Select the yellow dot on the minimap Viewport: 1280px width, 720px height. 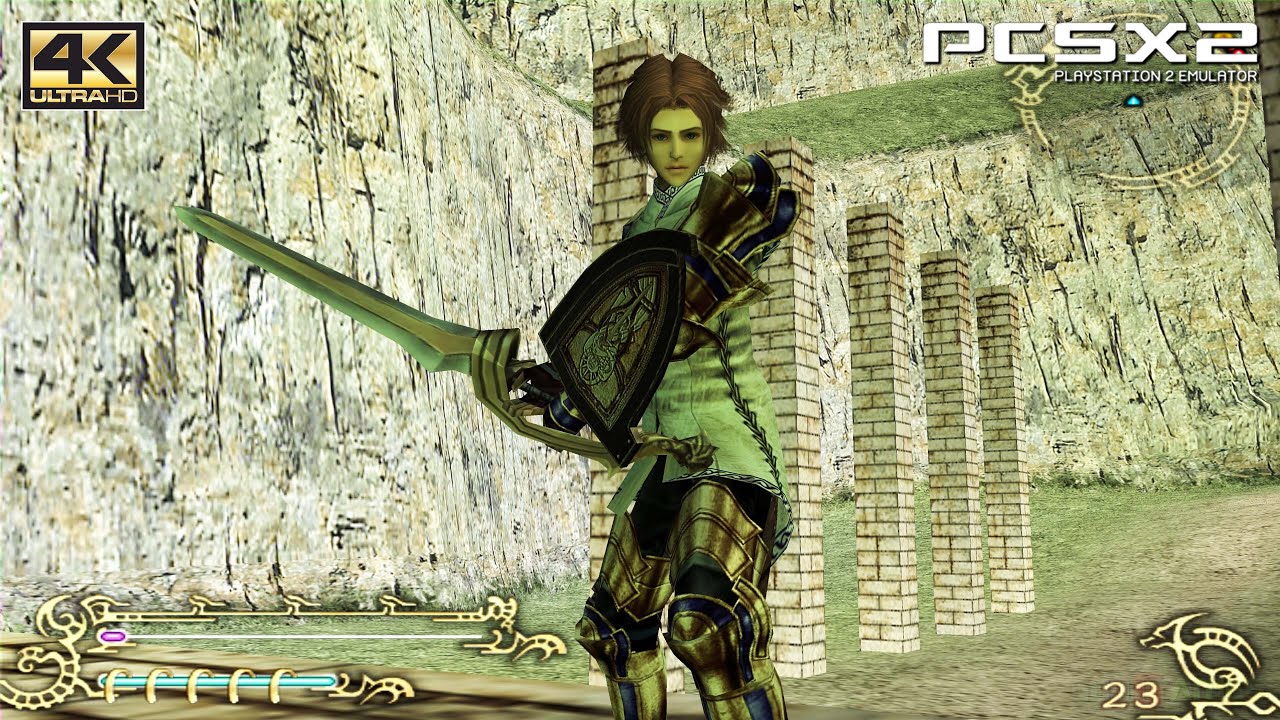click(1224, 35)
